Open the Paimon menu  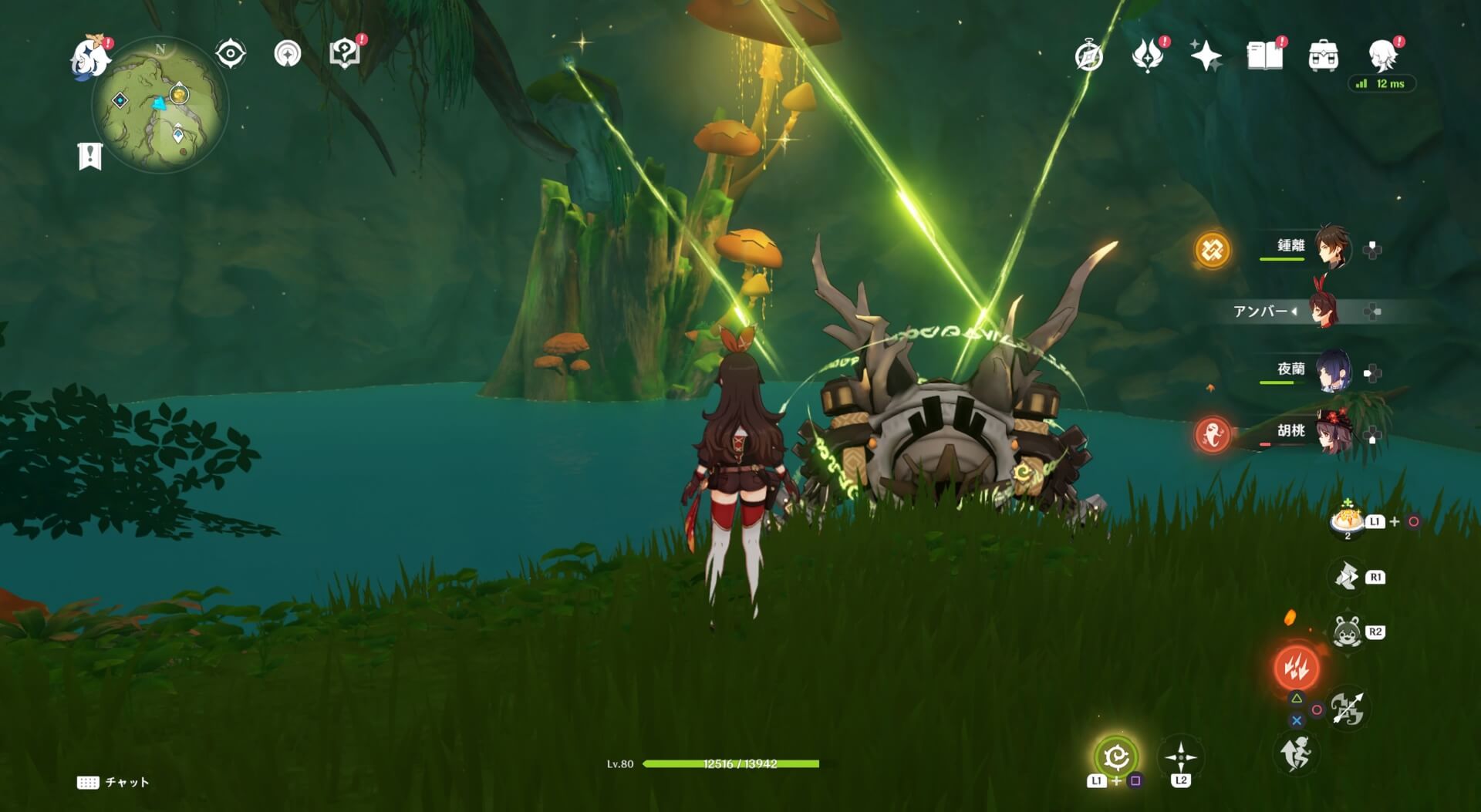(x=91, y=56)
